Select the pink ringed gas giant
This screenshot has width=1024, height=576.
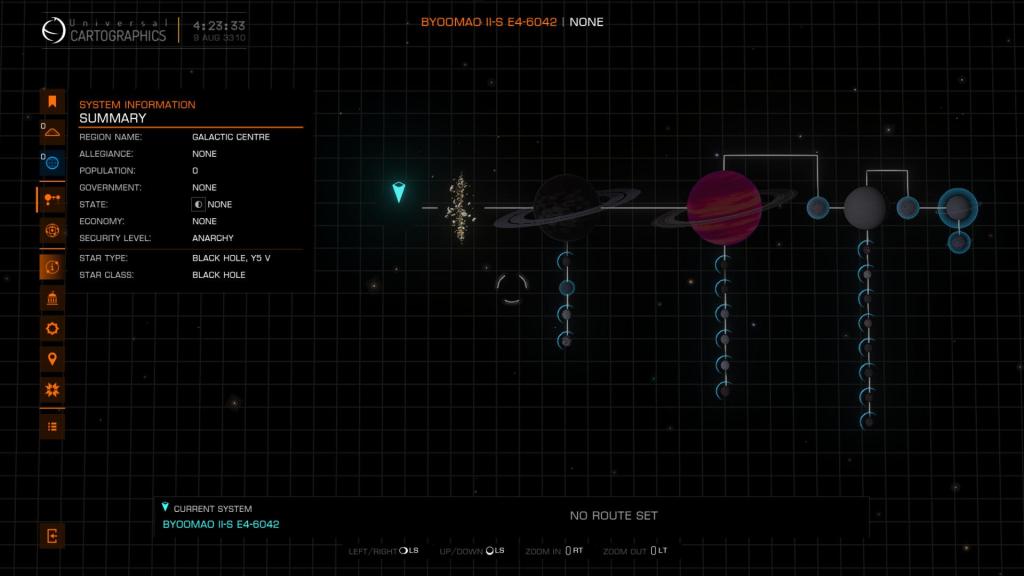[x=724, y=208]
